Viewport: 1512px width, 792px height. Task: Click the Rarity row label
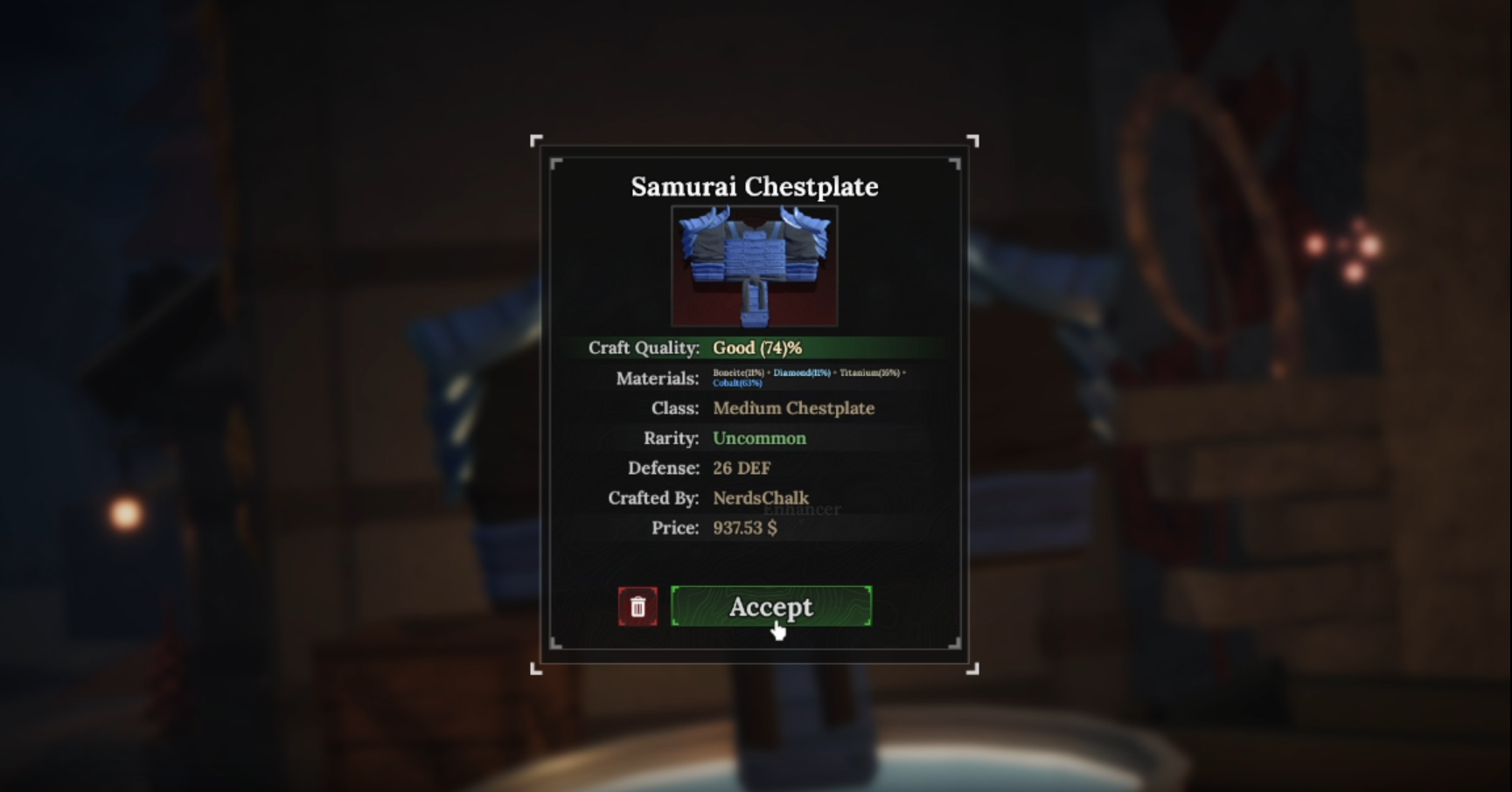point(671,438)
